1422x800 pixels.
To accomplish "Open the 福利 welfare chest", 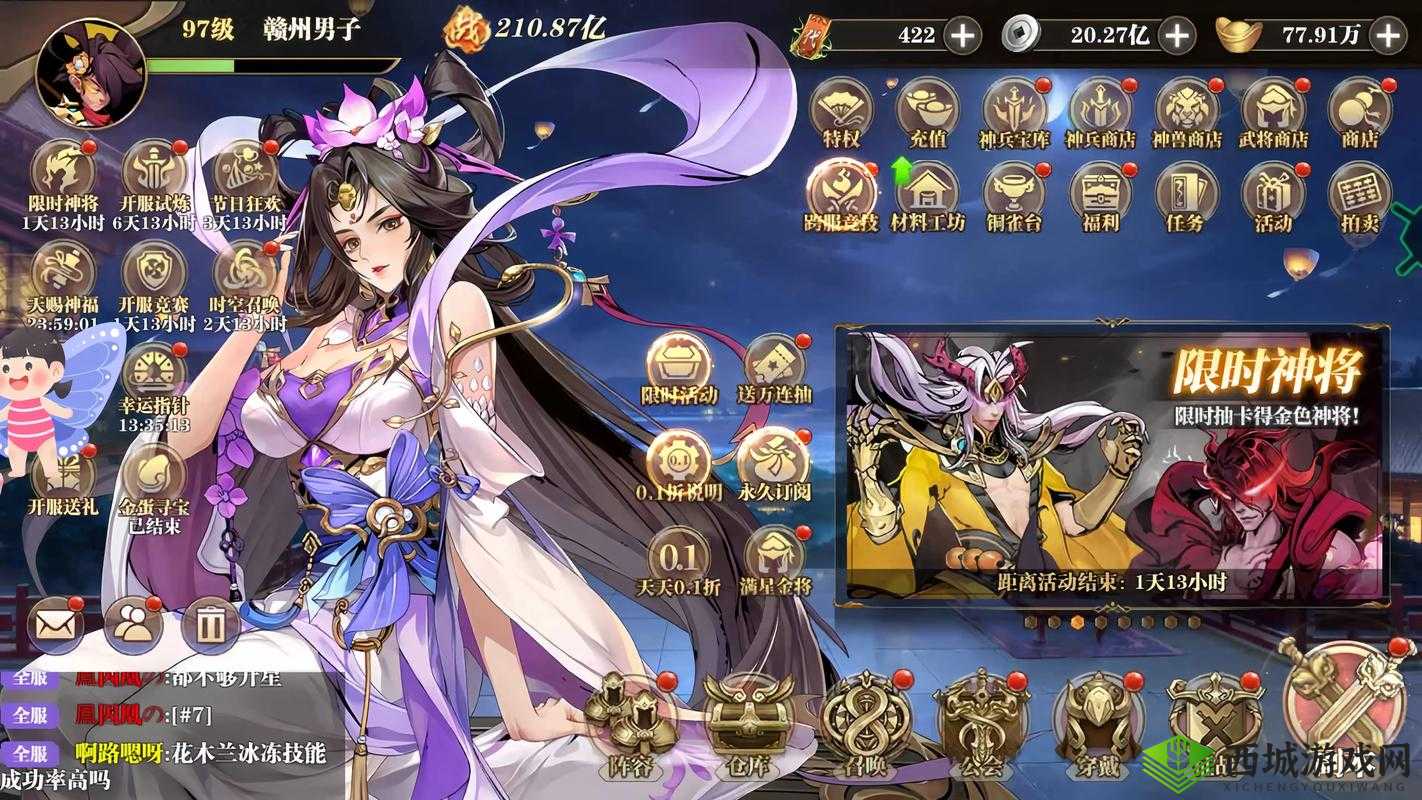I will (1100, 195).
